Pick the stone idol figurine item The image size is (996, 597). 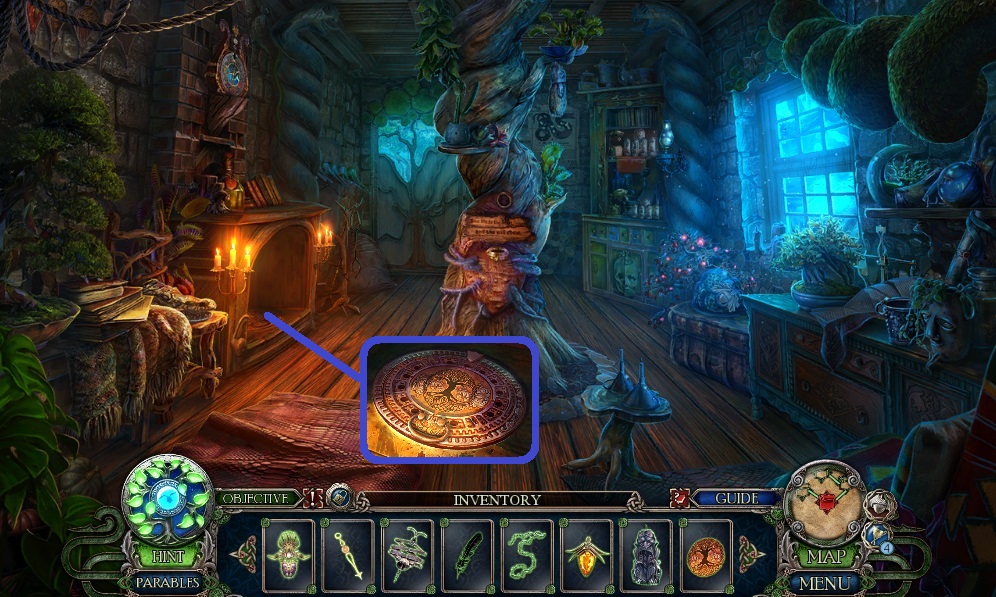tap(645, 553)
